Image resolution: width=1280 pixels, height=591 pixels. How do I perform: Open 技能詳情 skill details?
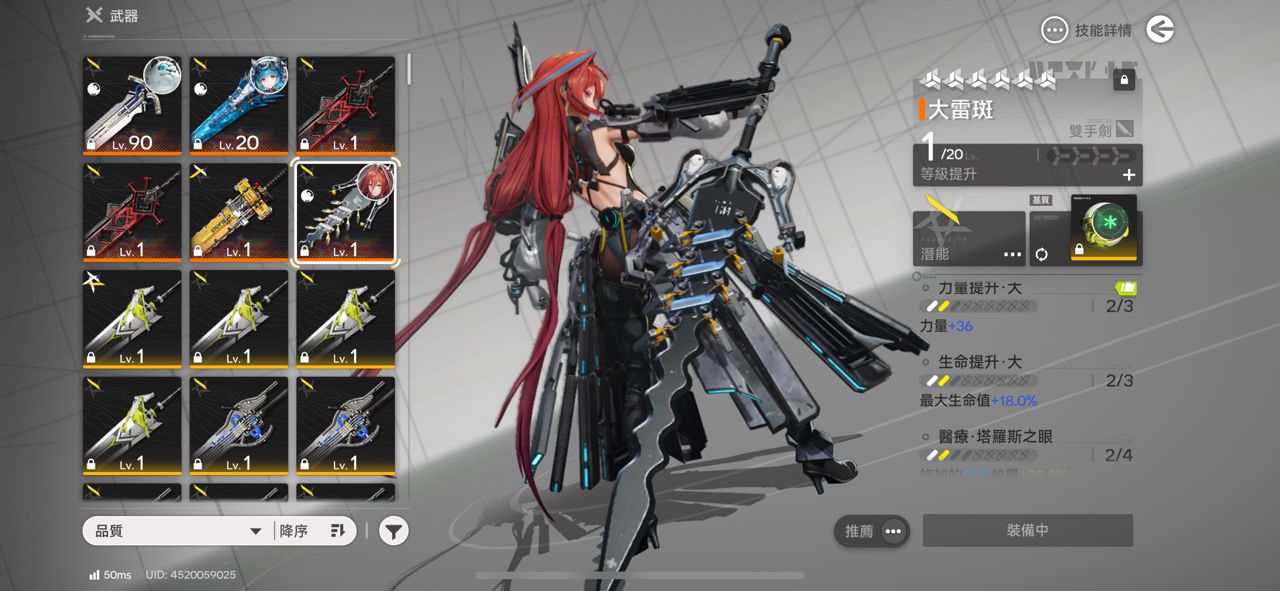[x=1087, y=31]
